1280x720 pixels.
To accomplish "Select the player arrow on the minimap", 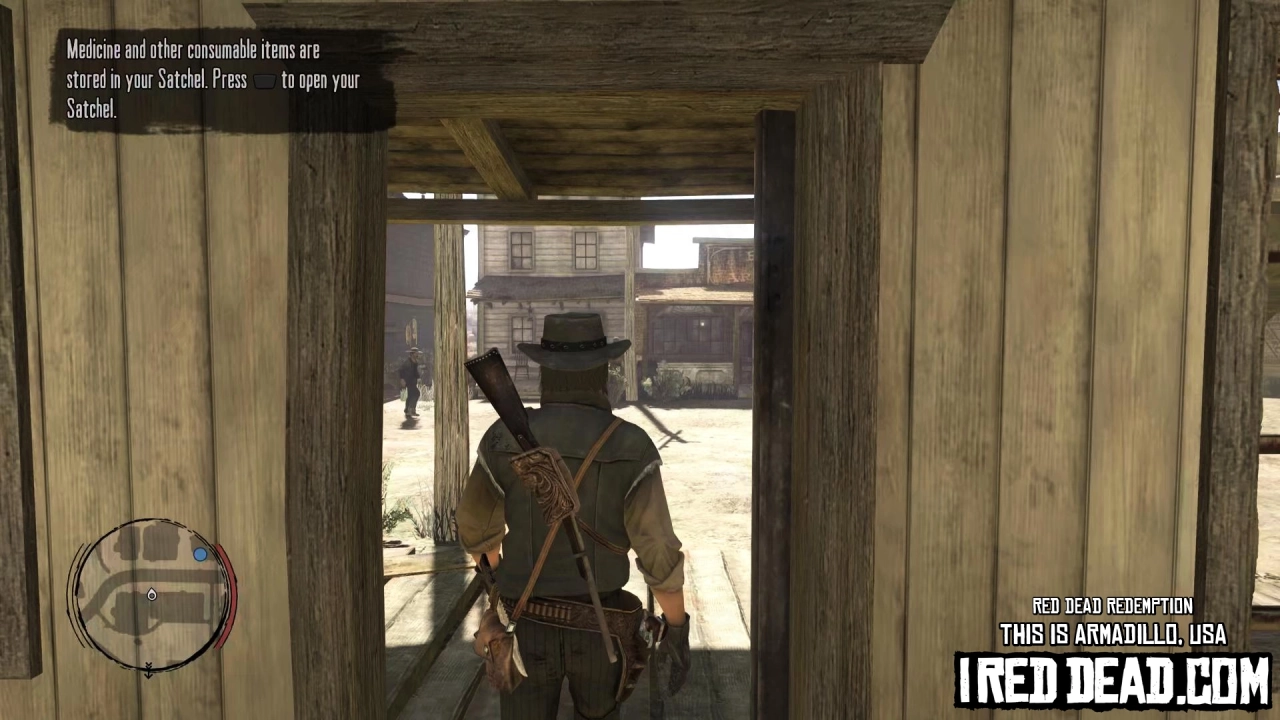I will (x=151, y=594).
